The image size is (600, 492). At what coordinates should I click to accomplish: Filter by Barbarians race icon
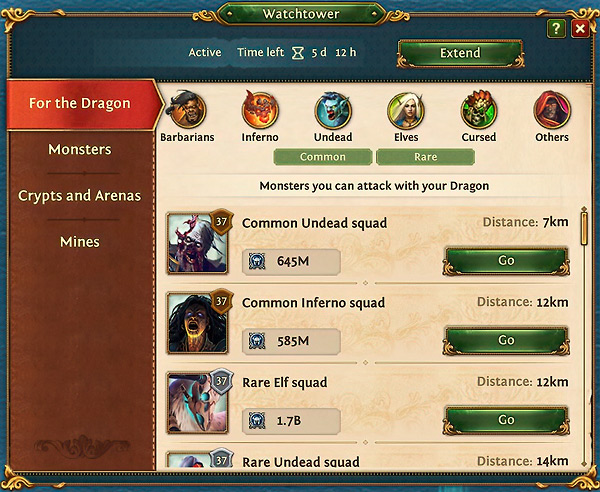click(x=187, y=112)
